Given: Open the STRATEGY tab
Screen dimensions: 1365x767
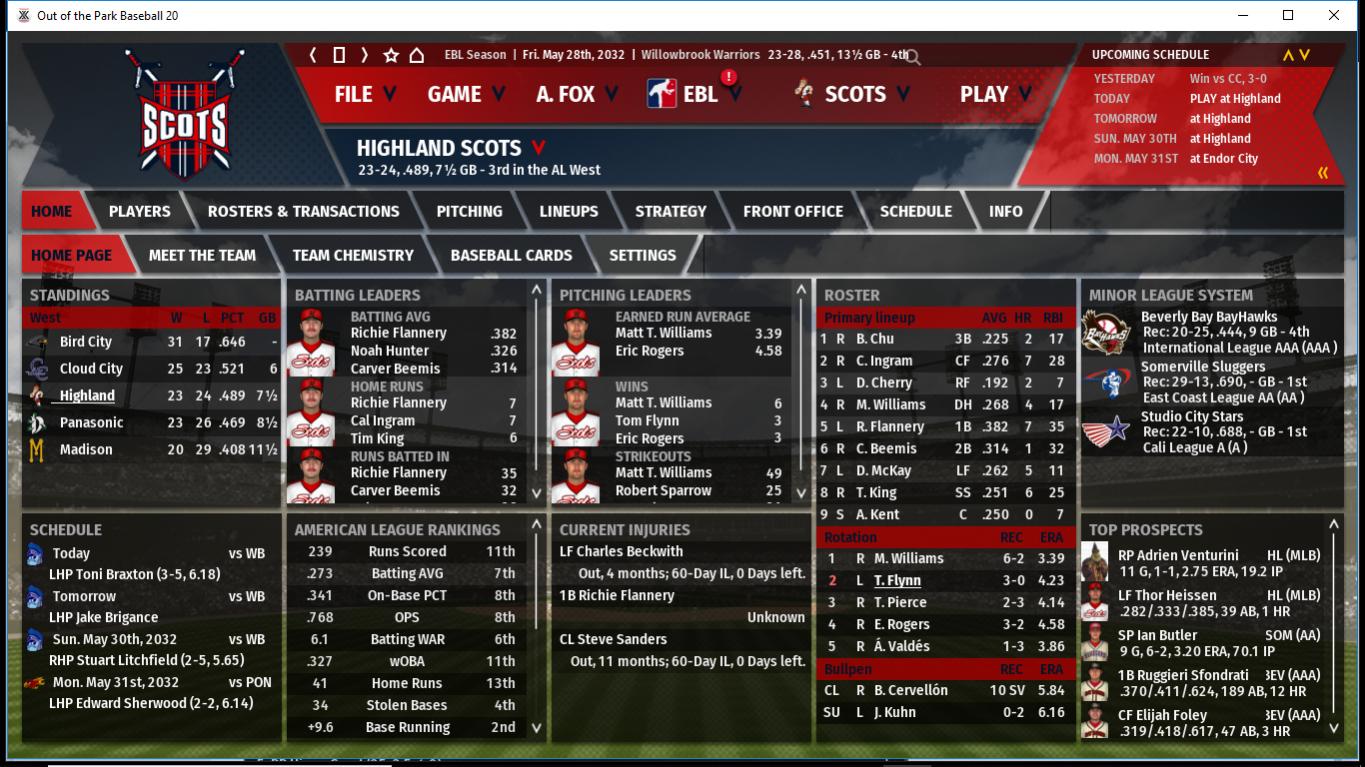Looking at the screenshot, I should click(670, 211).
